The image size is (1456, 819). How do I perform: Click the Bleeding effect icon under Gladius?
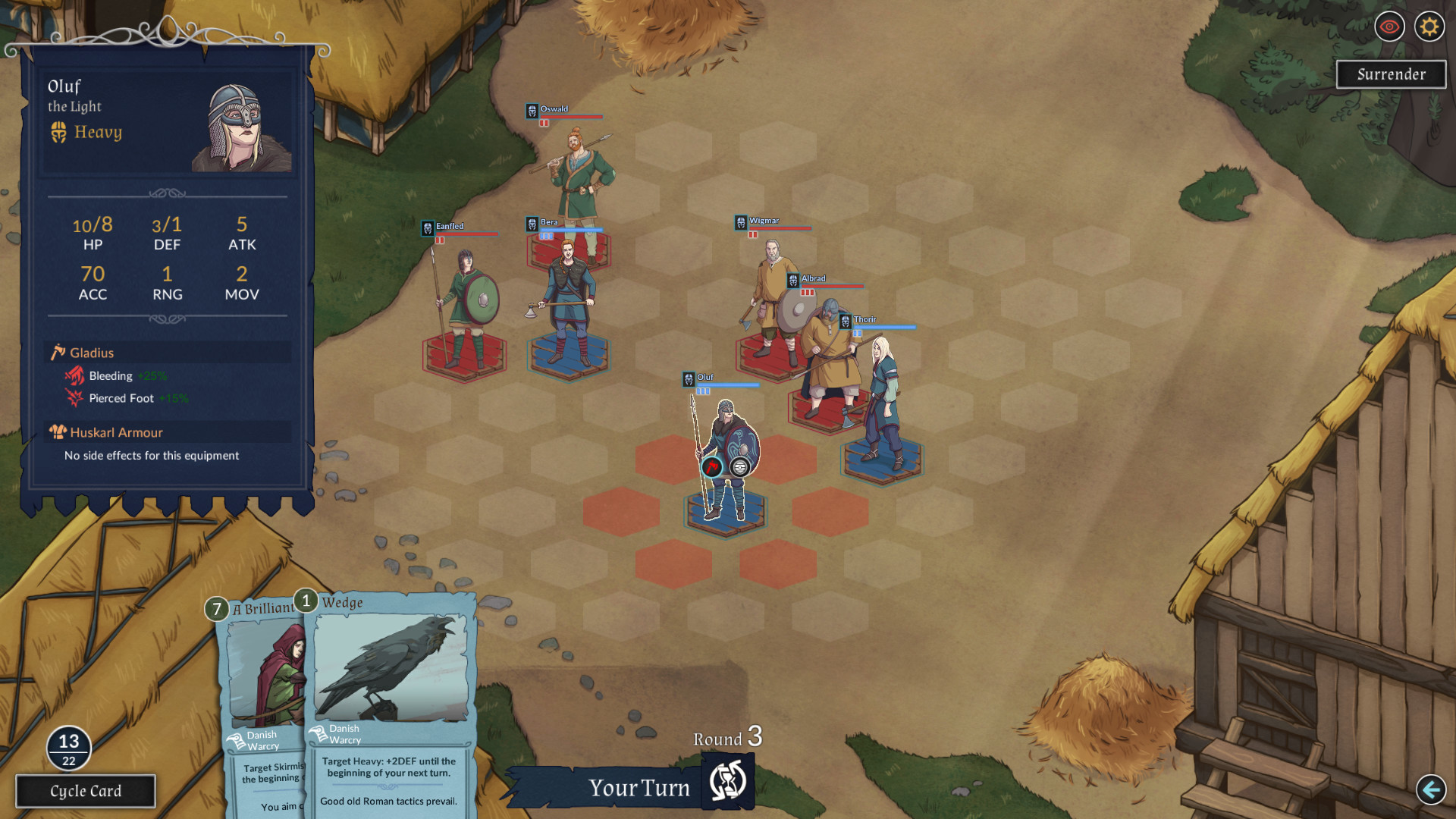tap(74, 375)
